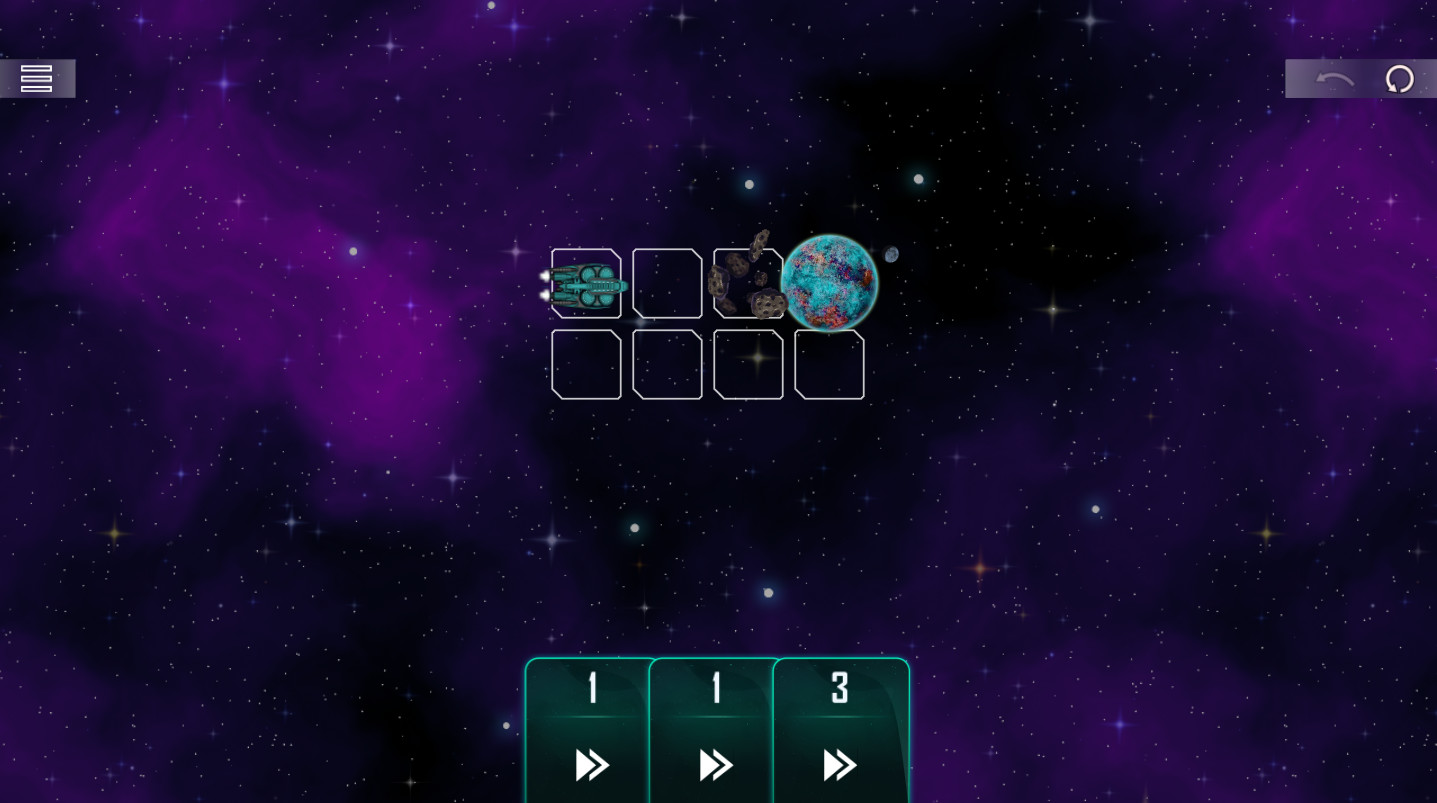This screenshot has width=1437, height=803.
Task: Click the number 3 on the rightmost card
Action: coord(839,687)
